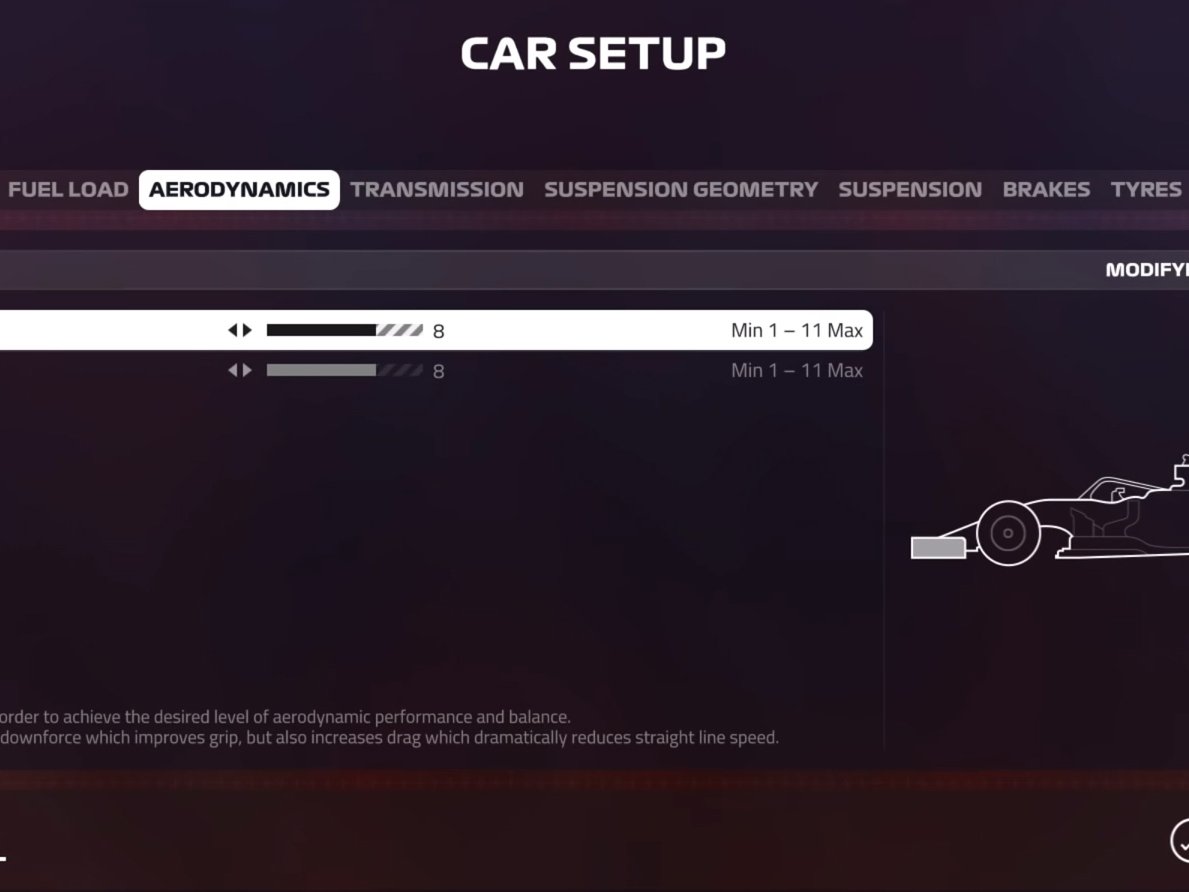This screenshot has height=892, width=1189.
Task: Switch to the Fuel Load tab
Action: 68,190
